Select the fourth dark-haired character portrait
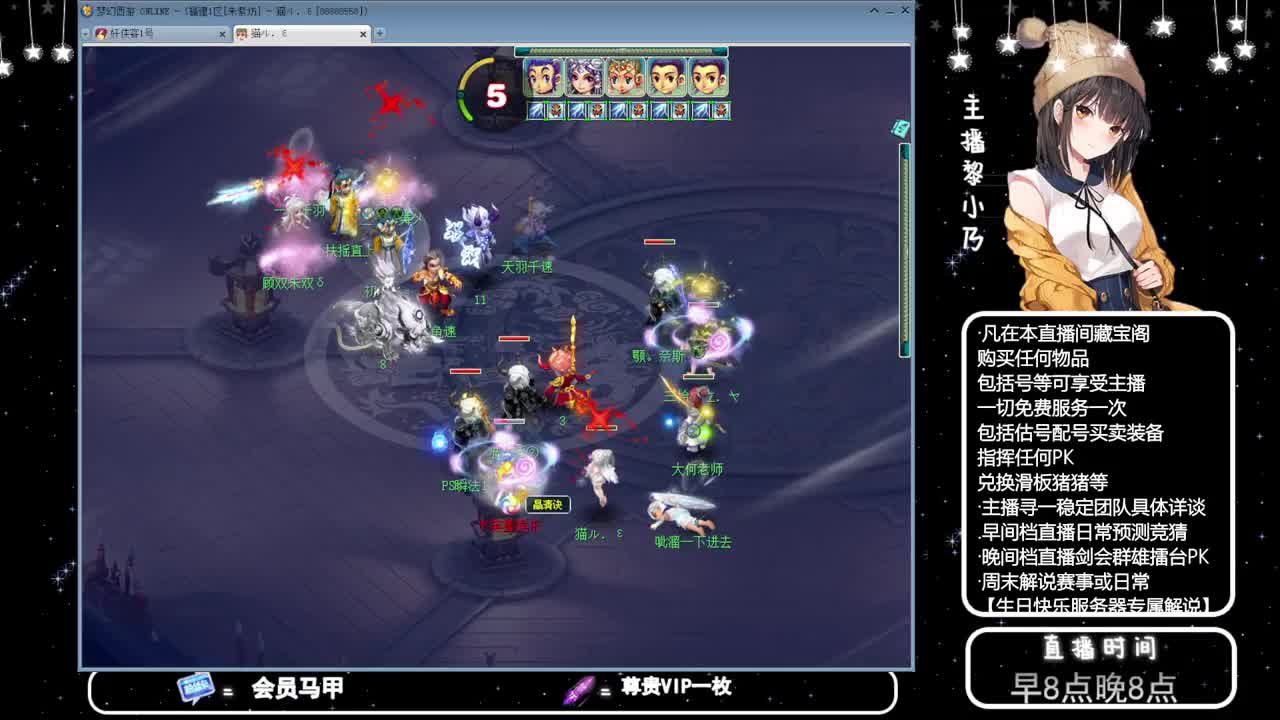Image resolution: width=1280 pixels, height=720 pixels. coord(665,77)
